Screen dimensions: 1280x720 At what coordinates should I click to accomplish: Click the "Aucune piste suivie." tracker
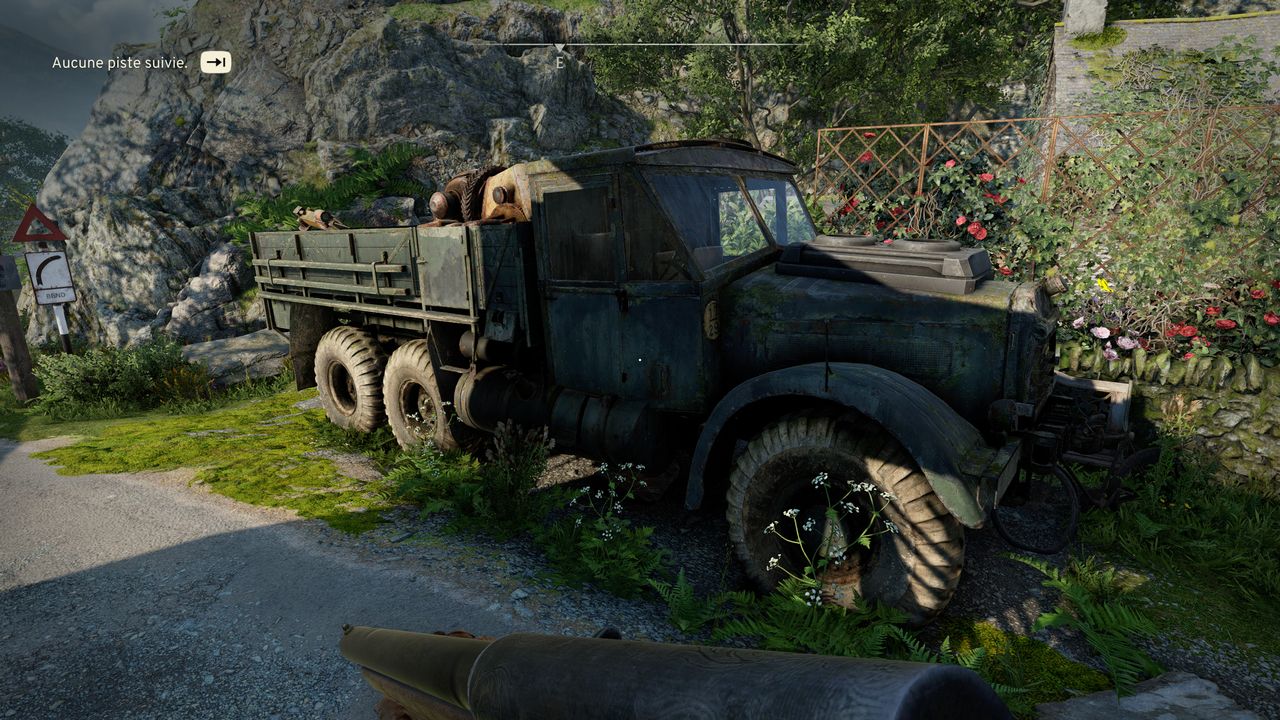(120, 63)
